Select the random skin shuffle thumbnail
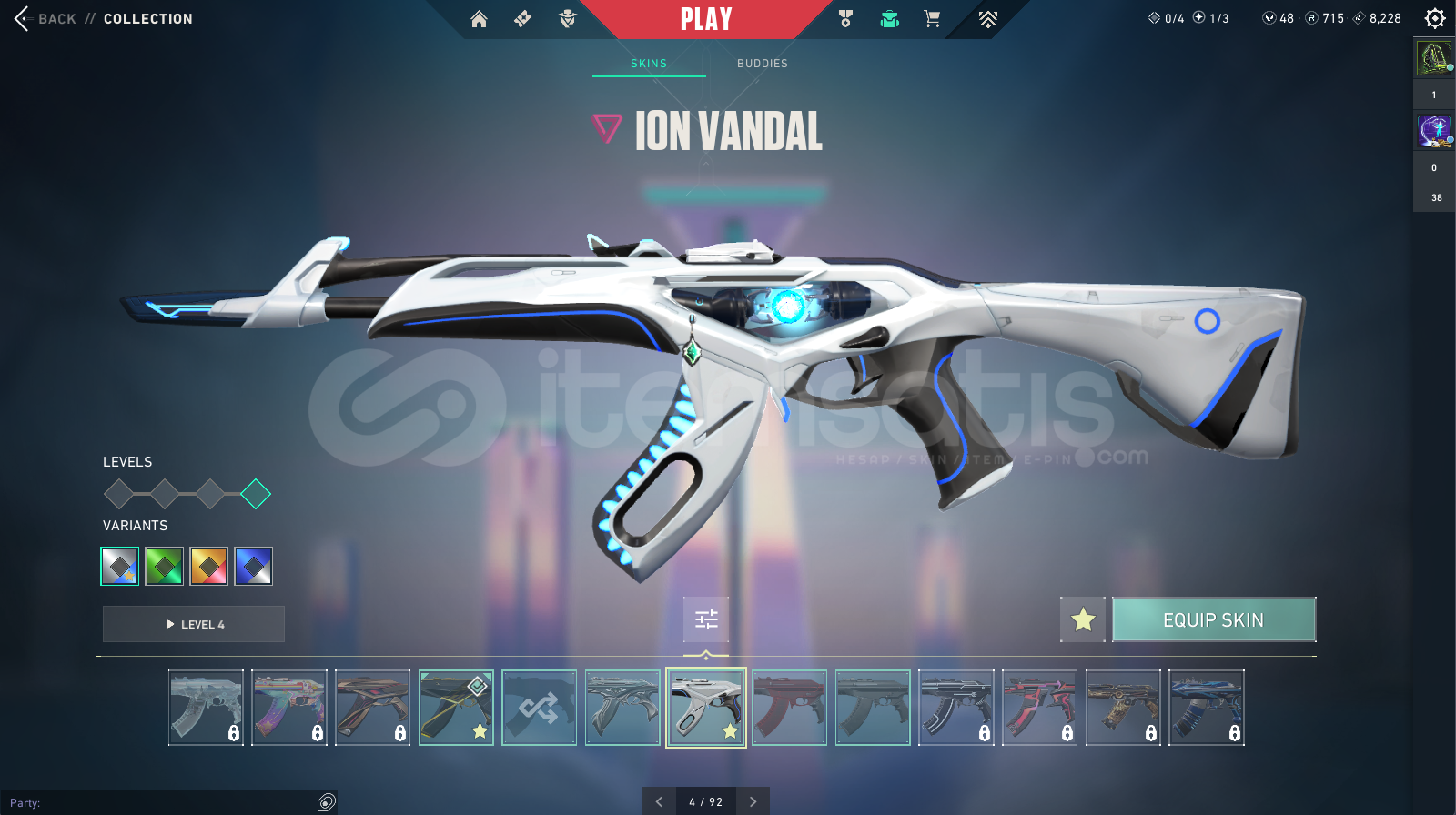Screen dimensions: 1456x815 pyautogui.click(x=539, y=708)
